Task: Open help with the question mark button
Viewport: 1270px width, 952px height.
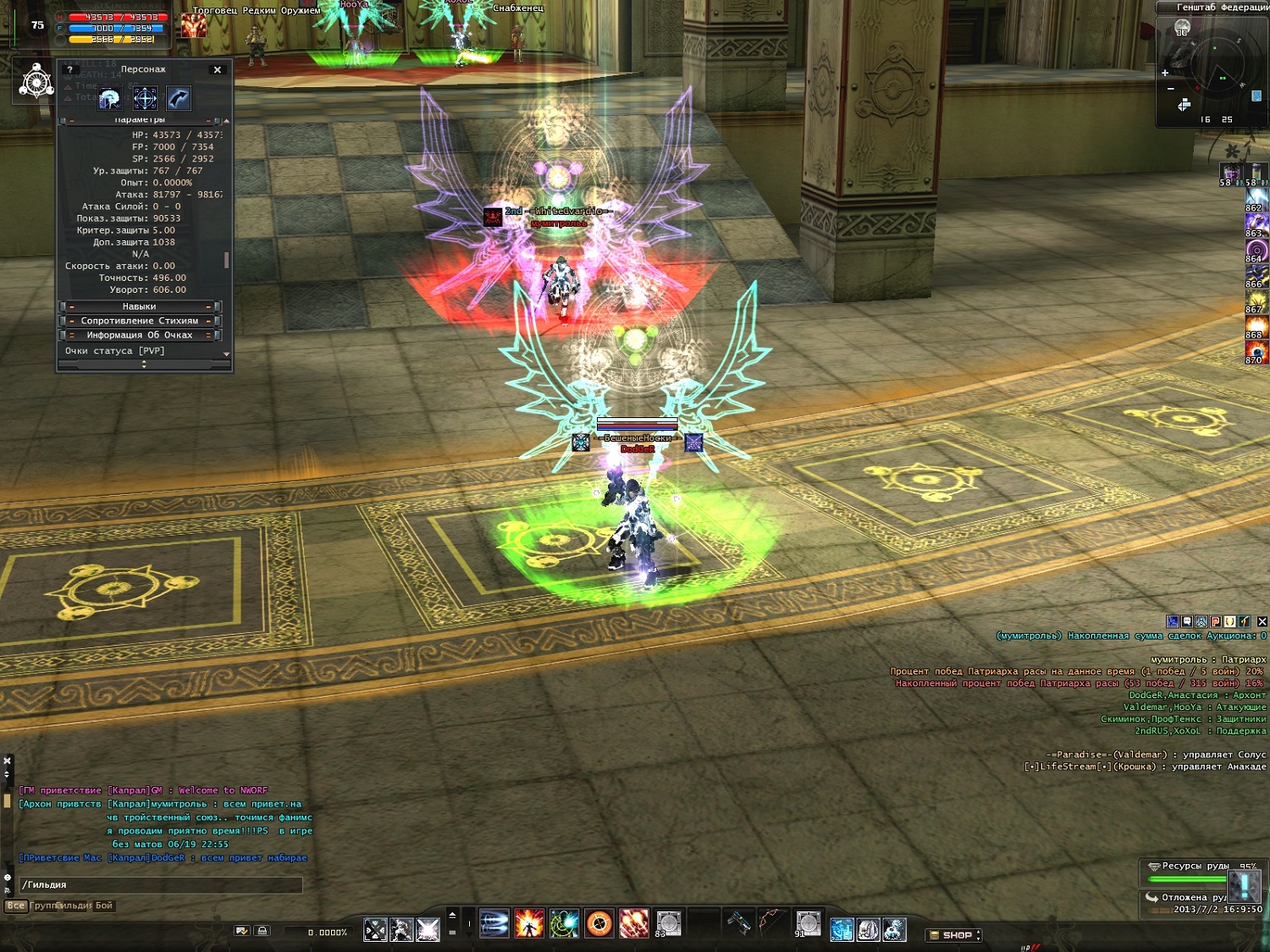Action: point(70,69)
